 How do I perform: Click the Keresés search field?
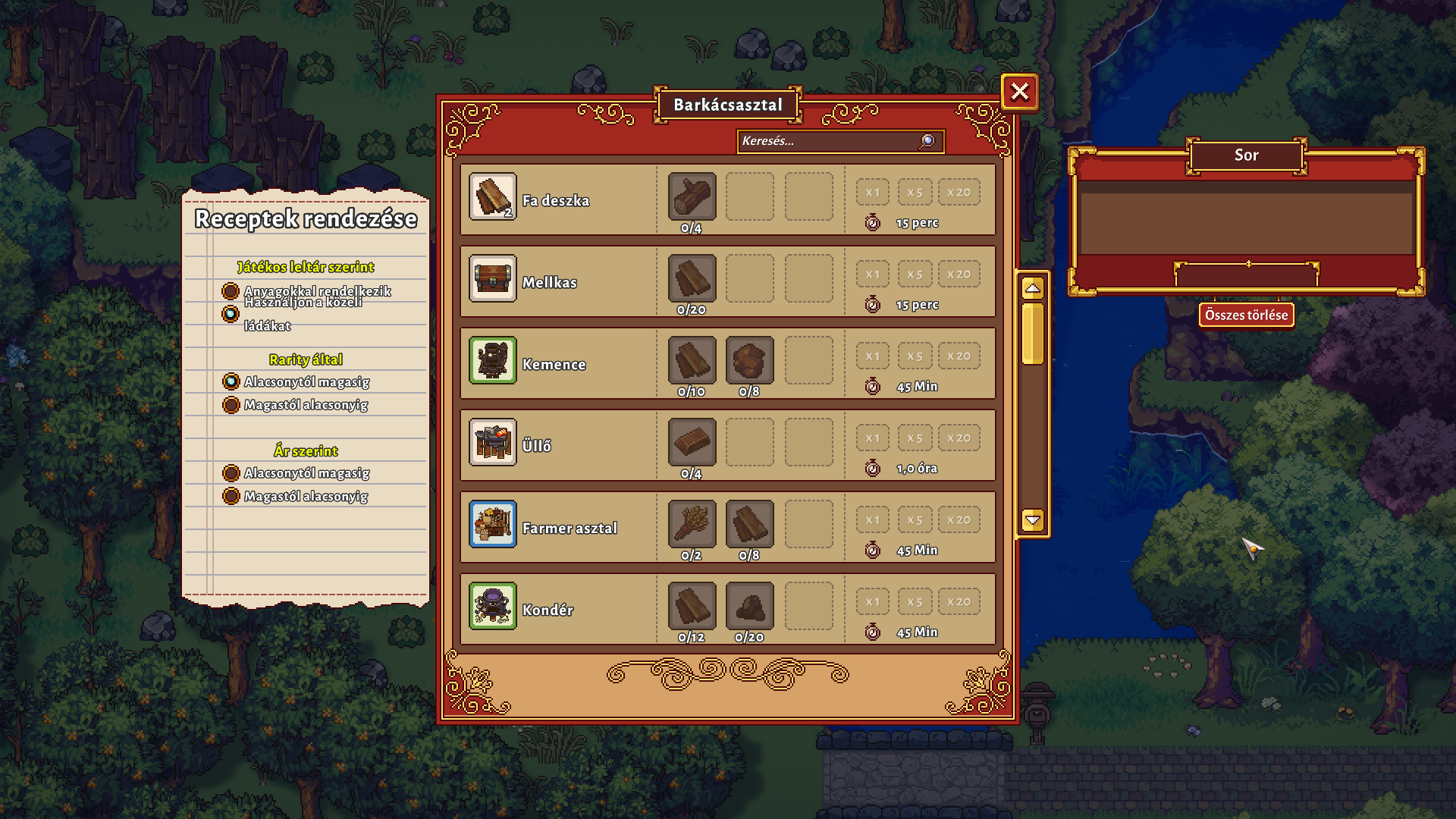[830, 141]
